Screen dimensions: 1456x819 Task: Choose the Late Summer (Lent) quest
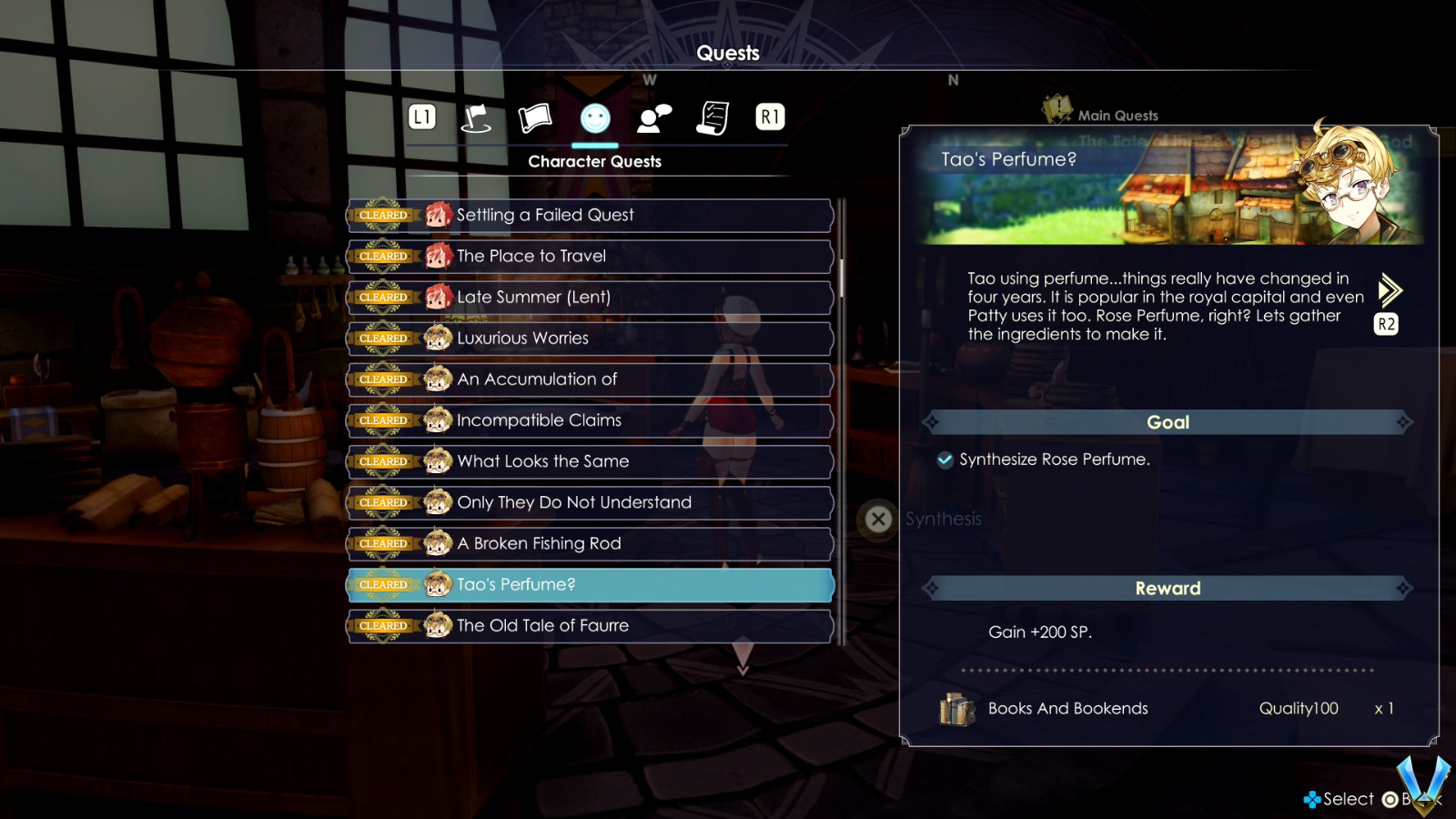(590, 298)
